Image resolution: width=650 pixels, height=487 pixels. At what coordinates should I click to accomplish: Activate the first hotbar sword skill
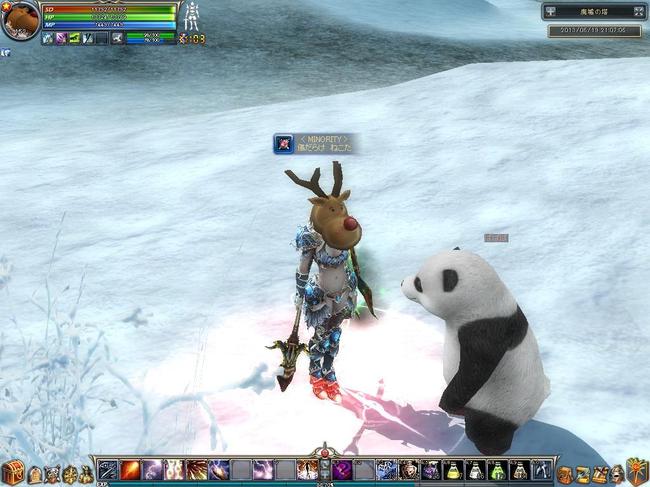click(108, 469)
